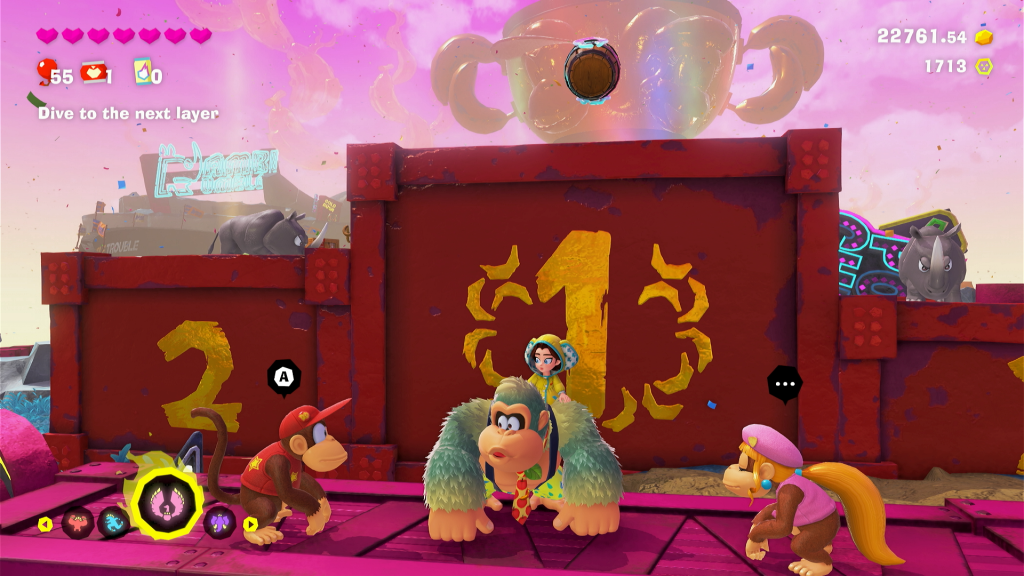Screen dimensions: 1024x576
Task: Open the "Dive to the next layer" objective
Action: (x=128, y=113)
